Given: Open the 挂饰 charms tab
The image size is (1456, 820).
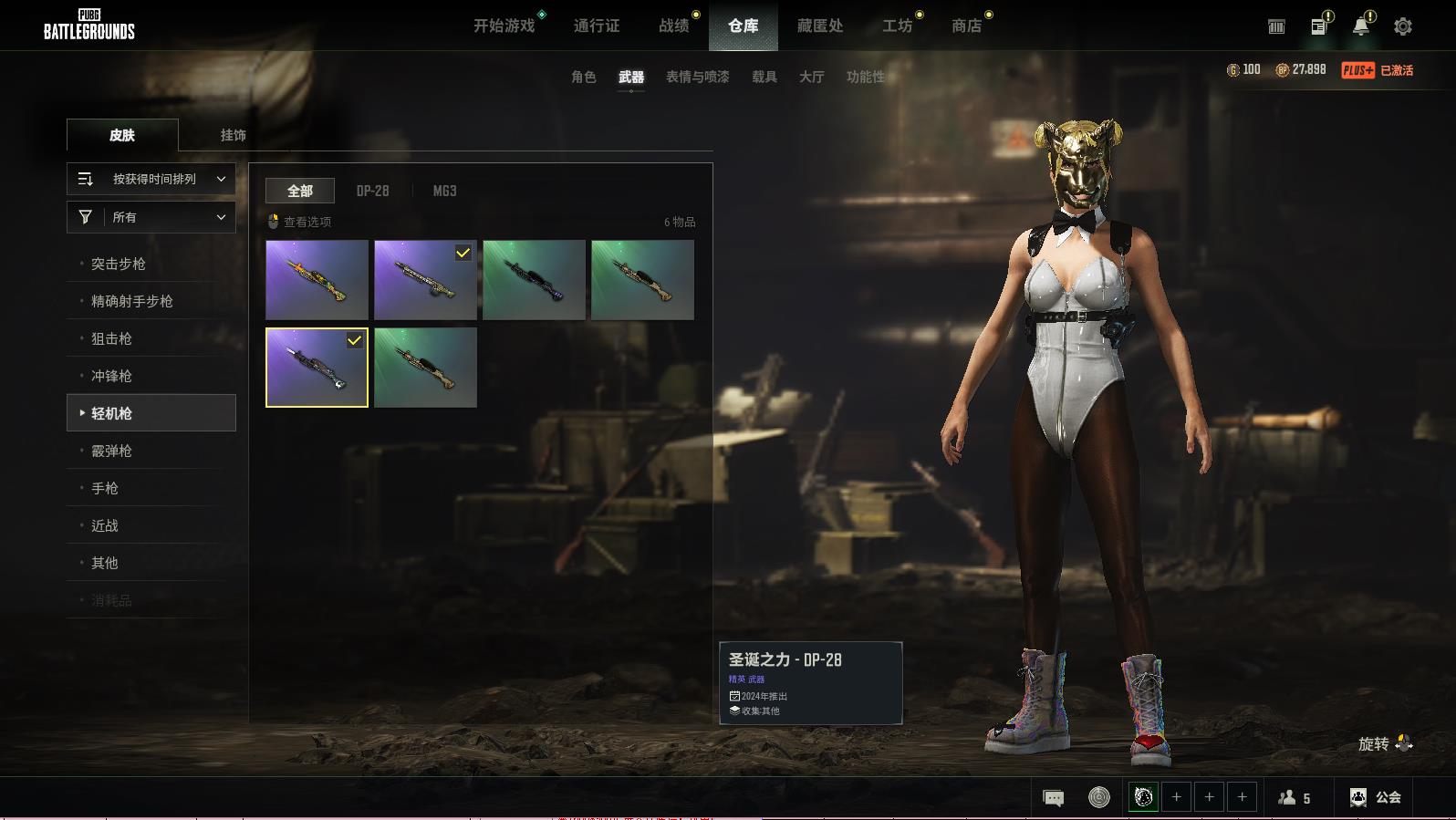Looking at the screenshot, I should (233, 135).
